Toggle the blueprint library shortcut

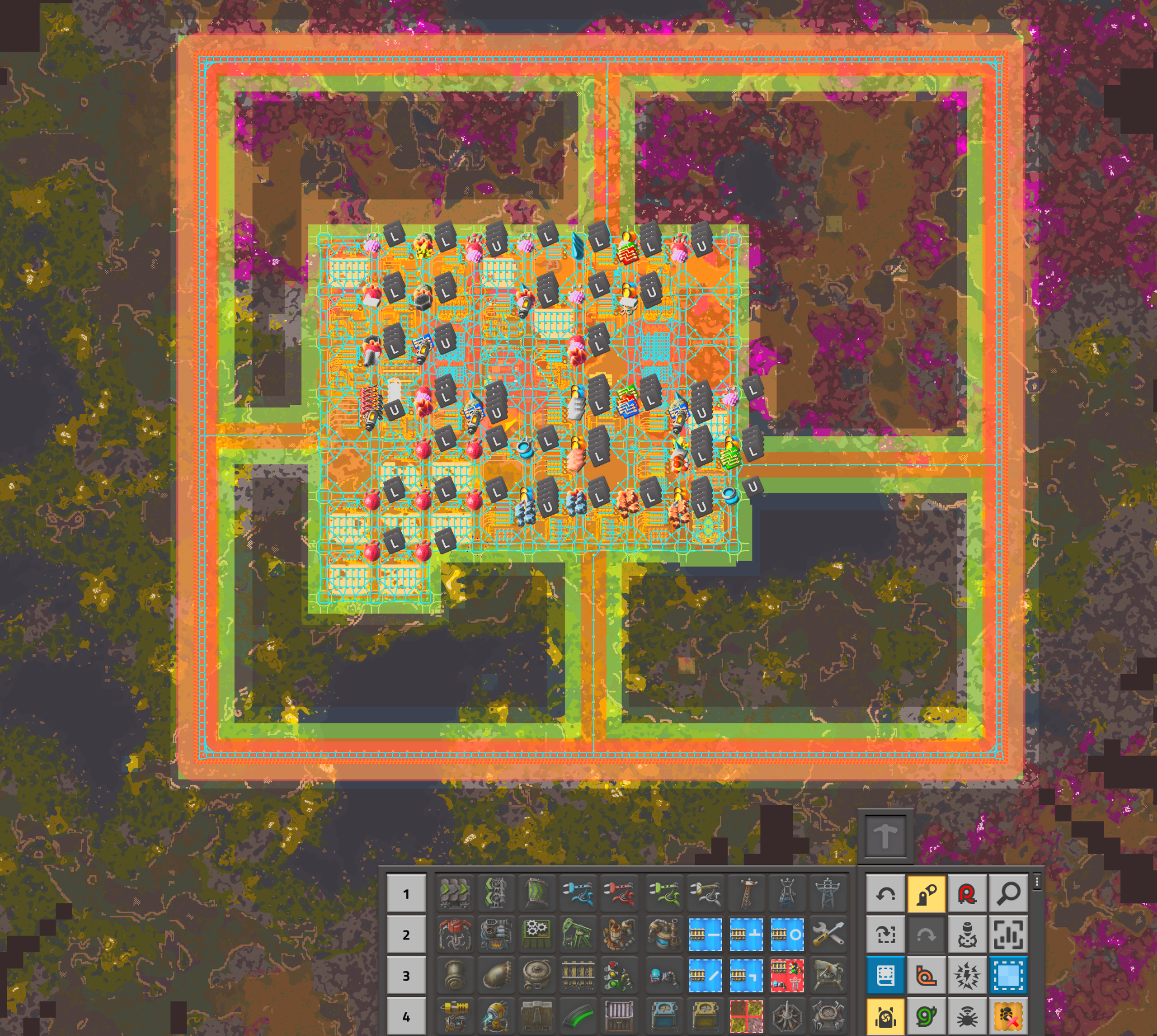[886, 976]
